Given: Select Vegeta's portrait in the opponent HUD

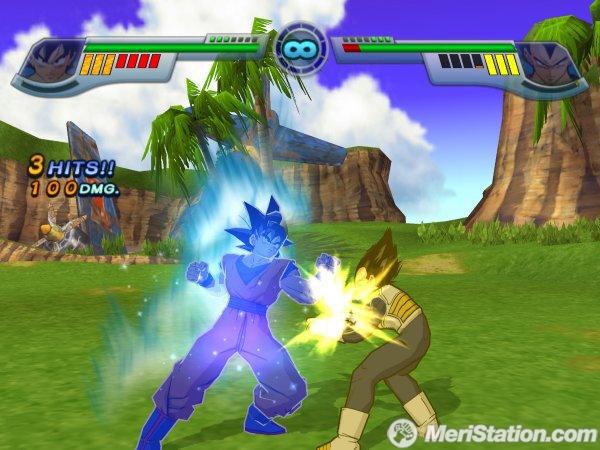Looking at the screenshot, I should point(553,62).
